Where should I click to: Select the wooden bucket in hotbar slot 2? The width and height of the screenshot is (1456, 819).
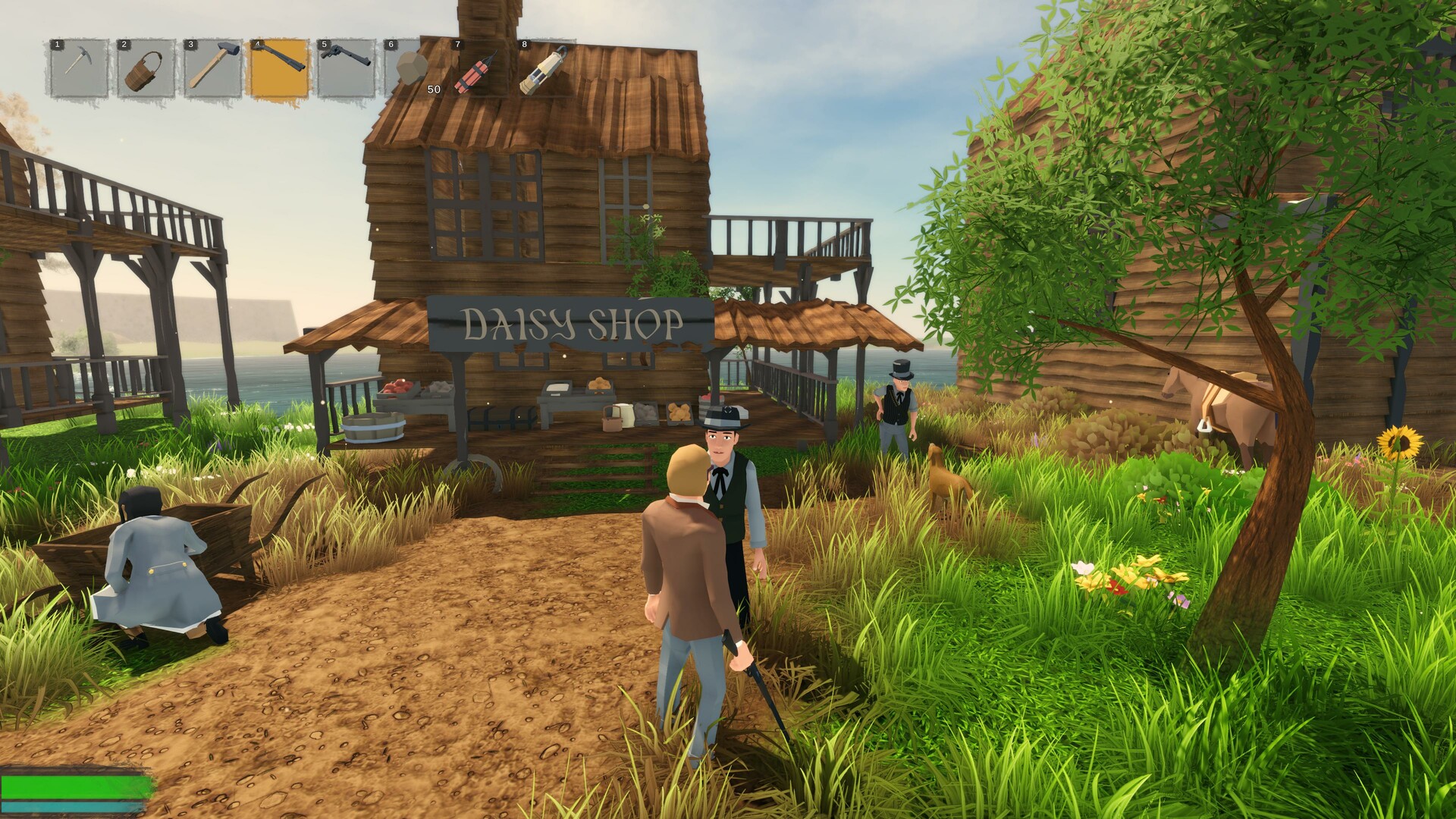(x=146, y=68)
